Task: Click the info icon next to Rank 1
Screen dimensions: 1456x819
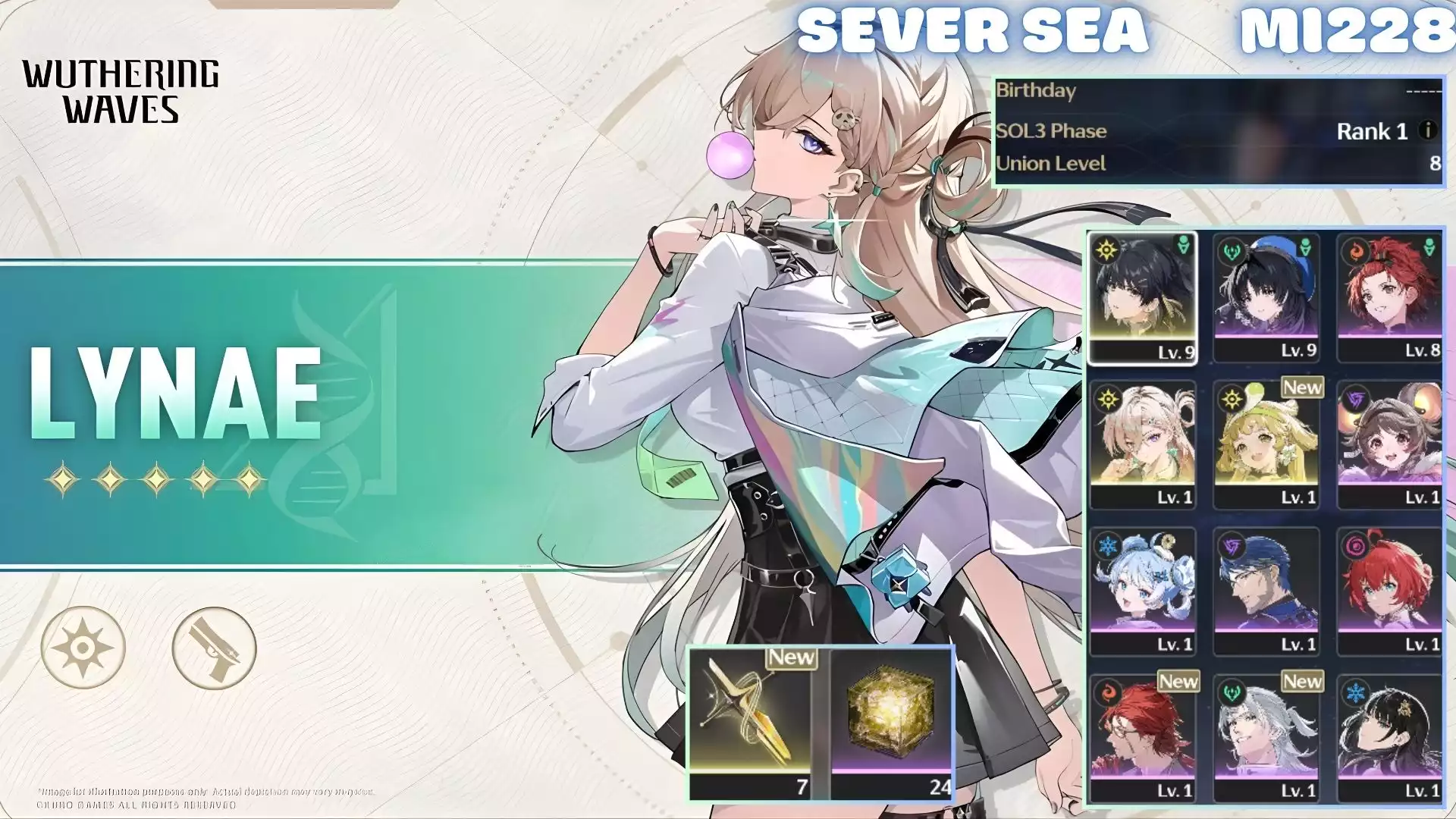Action: pyautogui.click(x=1429, y=130)
